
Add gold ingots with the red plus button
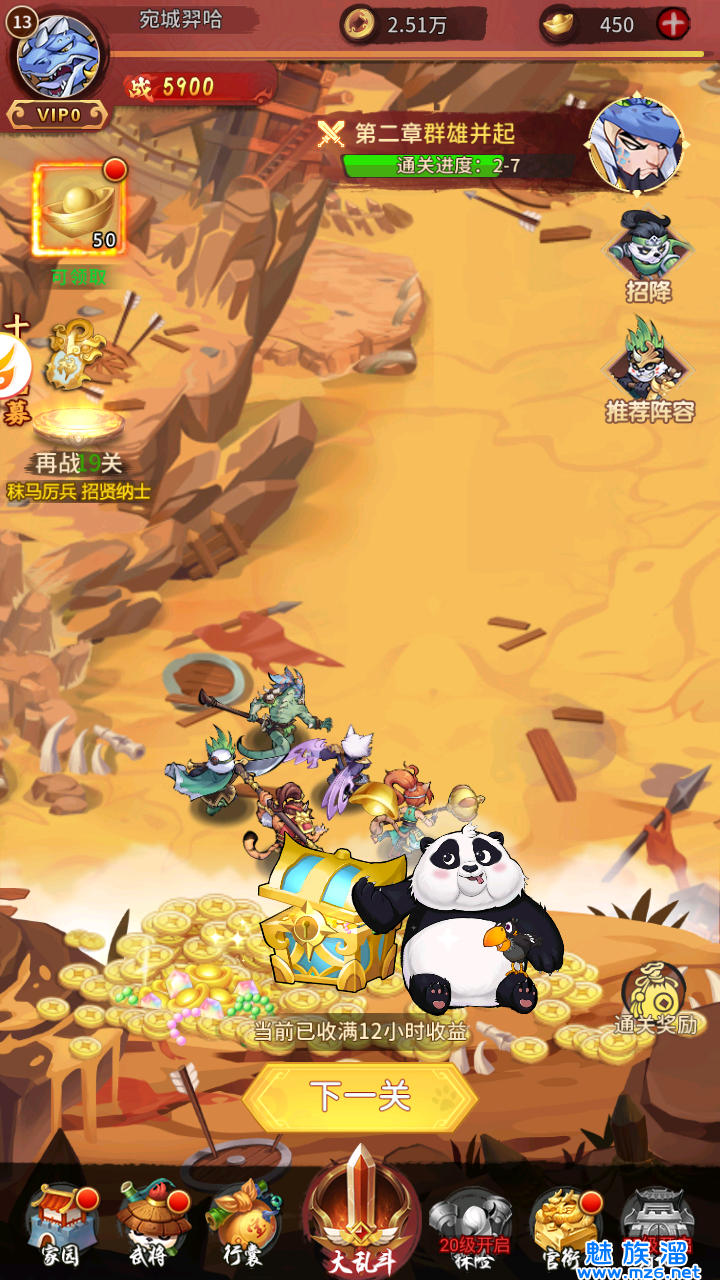point(673,24)
